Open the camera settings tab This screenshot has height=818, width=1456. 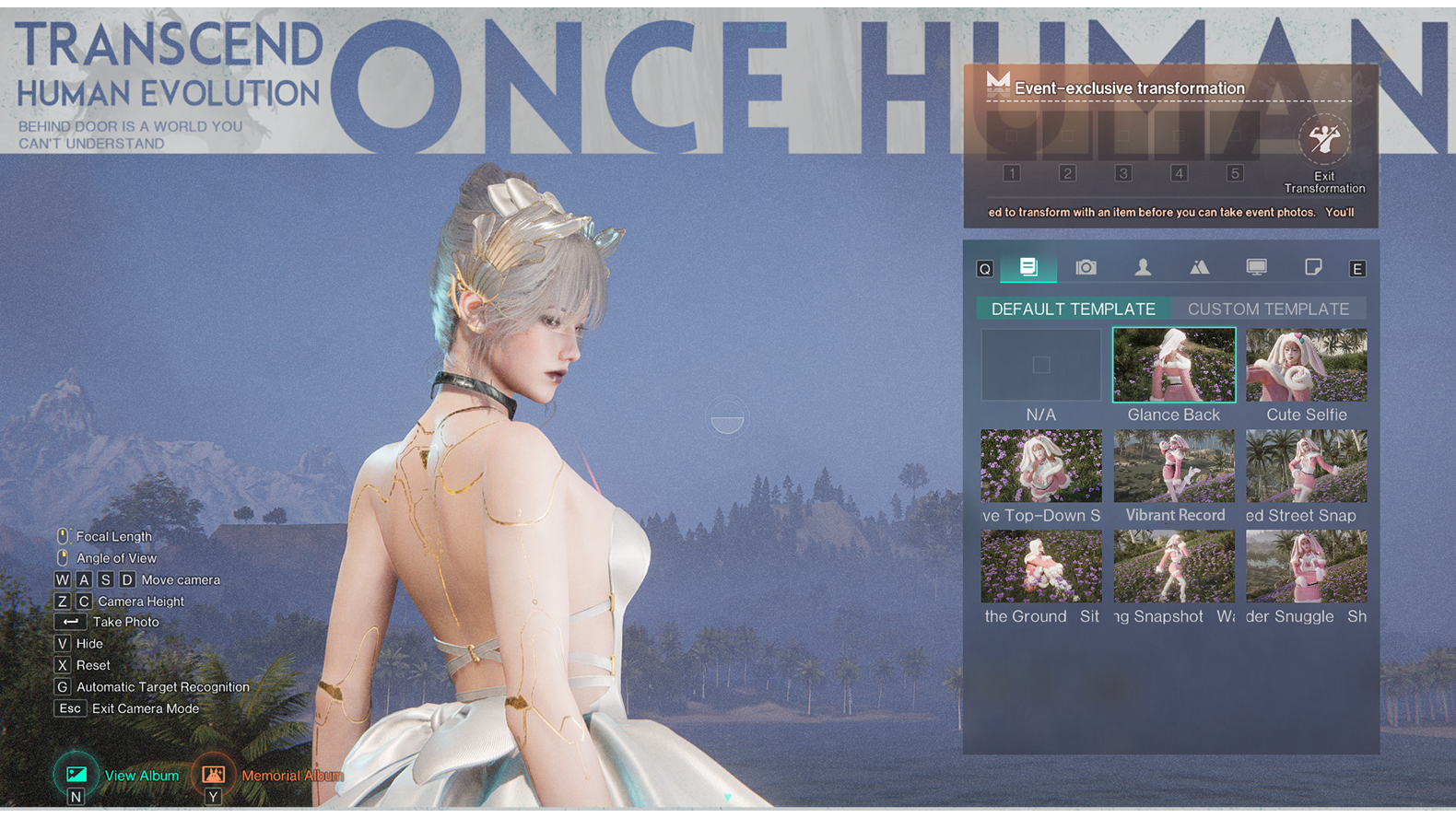[1086, 267]
